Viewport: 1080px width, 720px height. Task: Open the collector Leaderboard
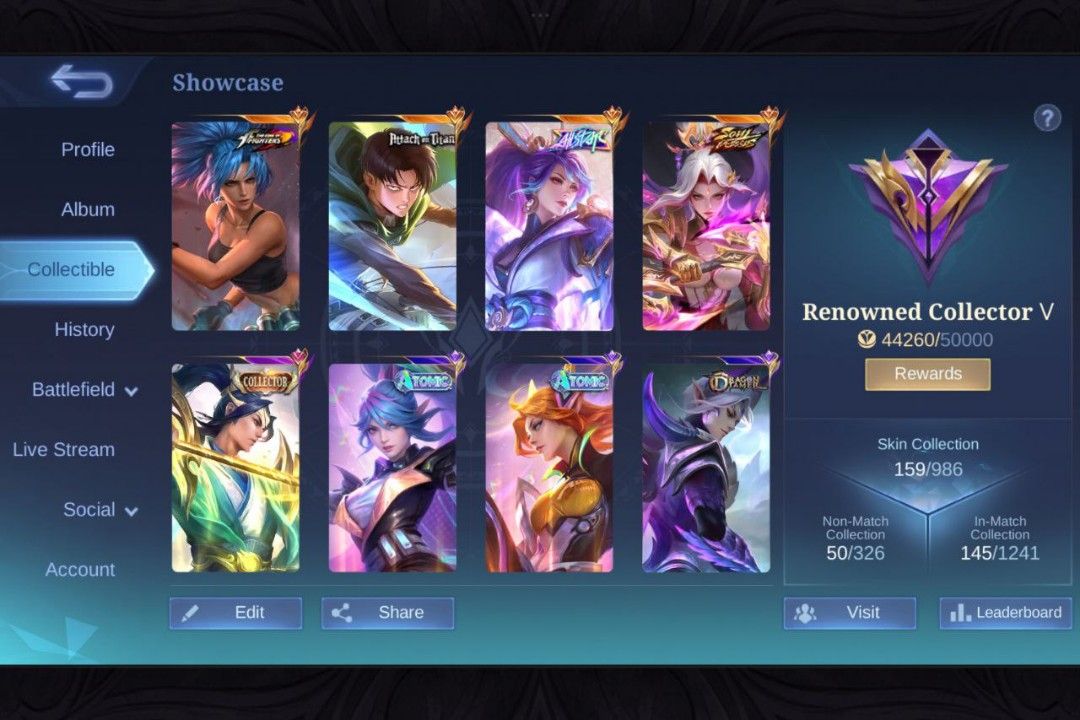click(1005, 613)
